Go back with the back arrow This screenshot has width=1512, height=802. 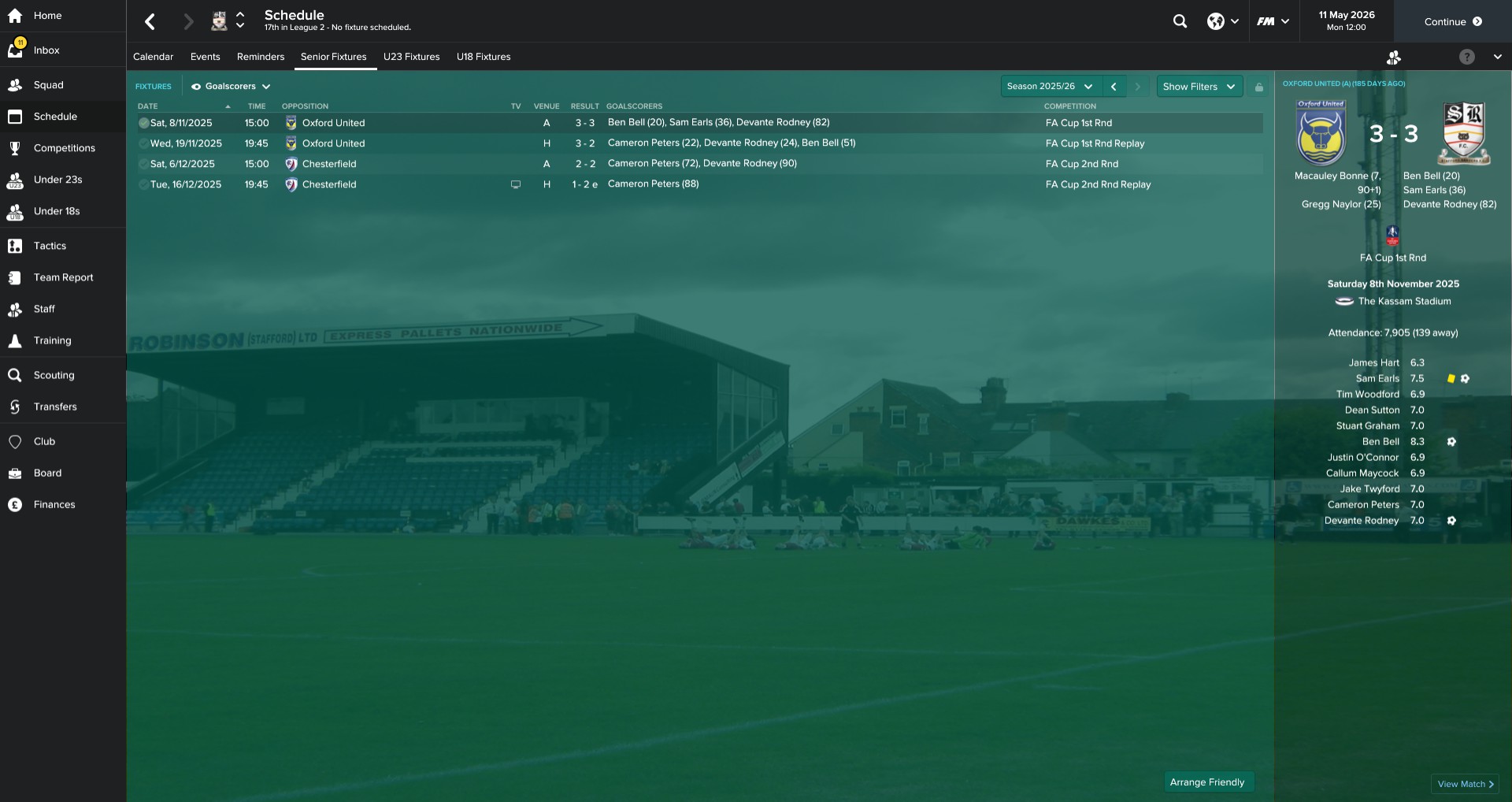[150, 21]
